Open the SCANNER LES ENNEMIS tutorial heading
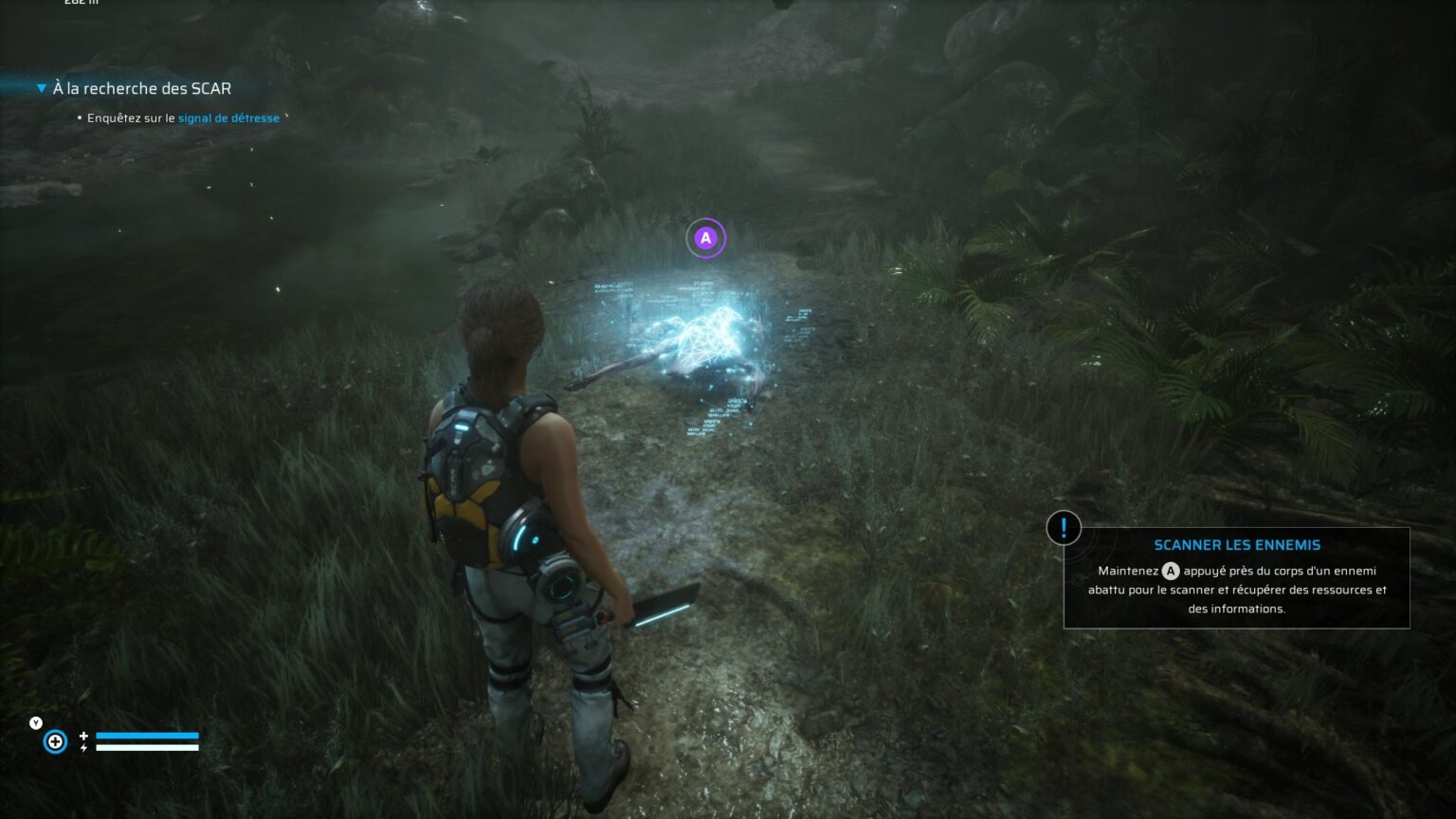The image size is (1456, 819). click(1237, 545)
